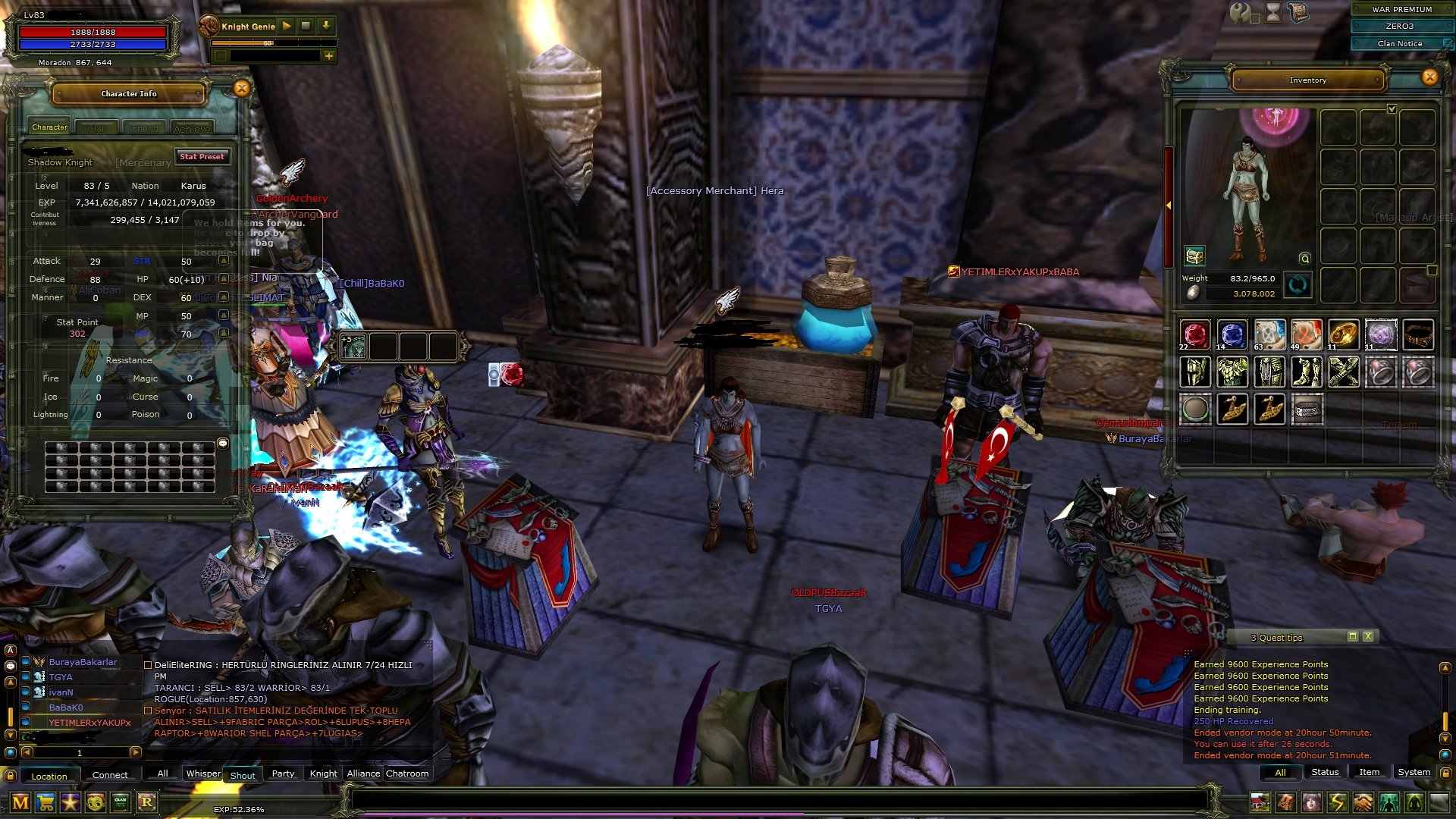Open the shopping cart store icon
The height and width of the screenshot is (819, 1456).
point(45,802)
